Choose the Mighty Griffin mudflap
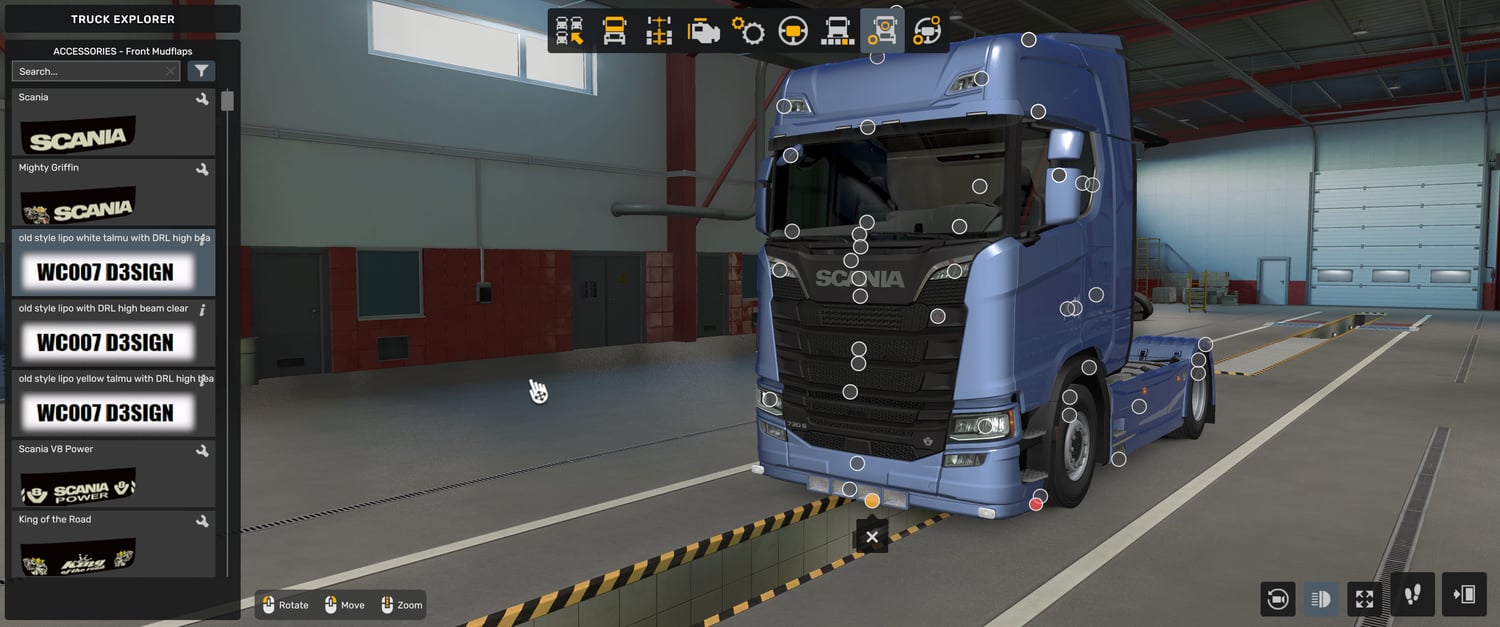This screenshot has height=627, width=1500. pyautogui.click(x=113, y=192)
